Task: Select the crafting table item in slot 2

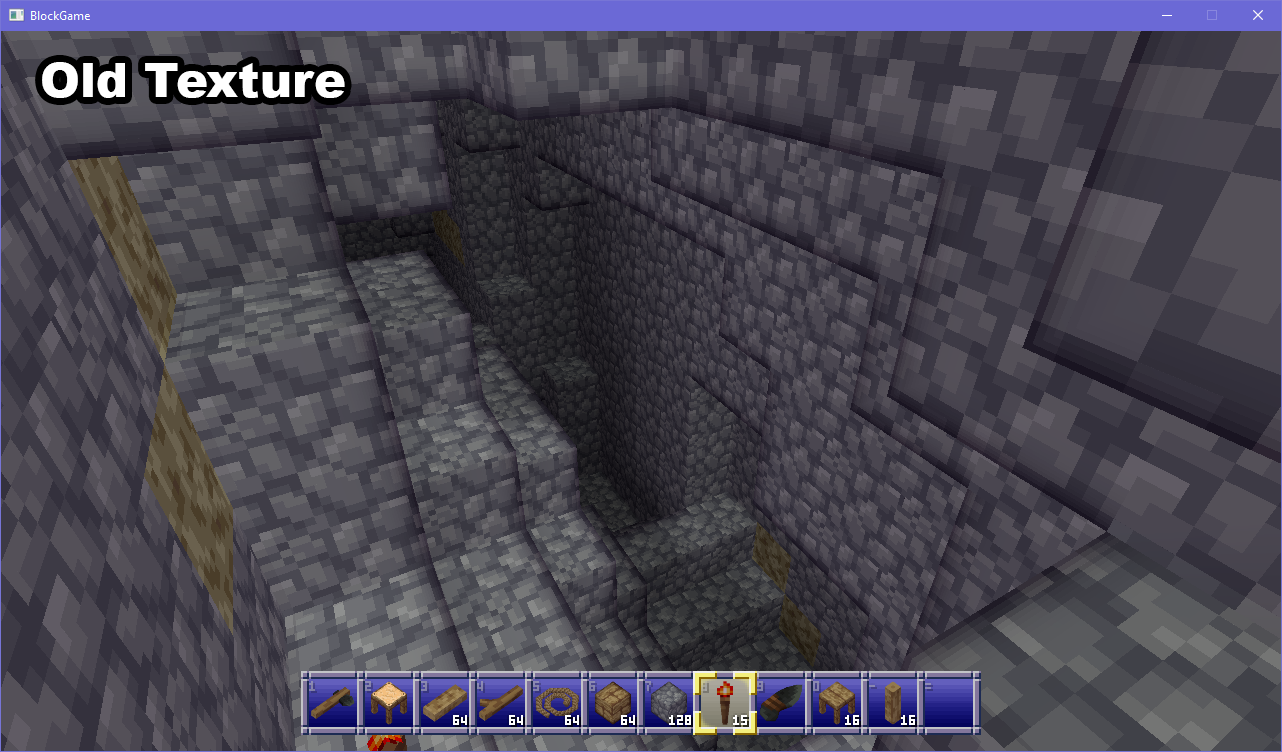Action: pos(389,703)
